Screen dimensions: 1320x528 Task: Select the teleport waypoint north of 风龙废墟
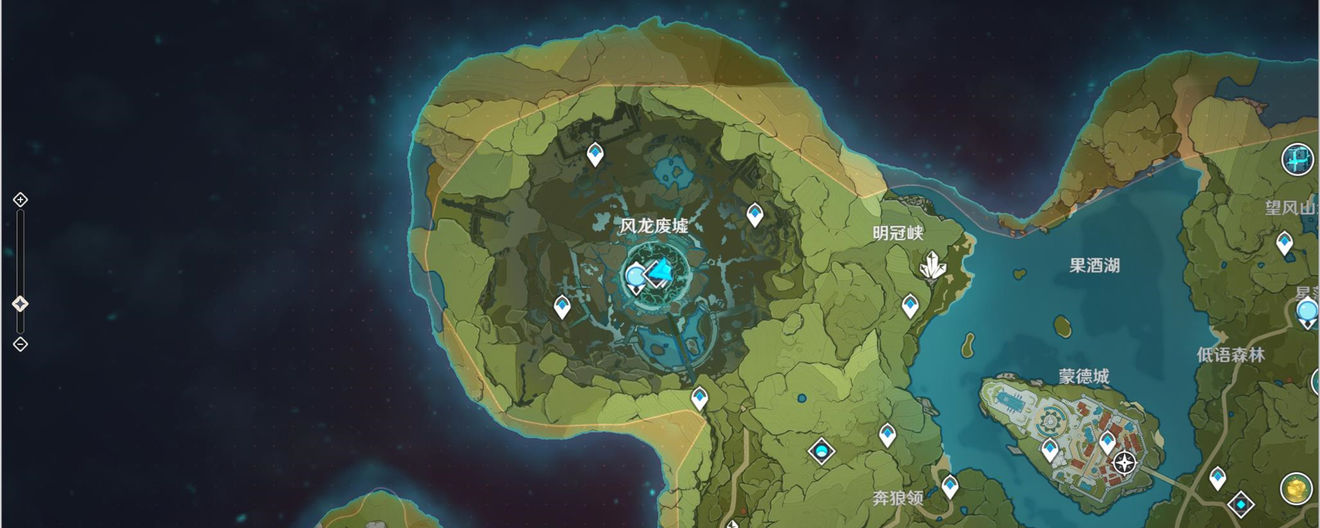point(595,154)
